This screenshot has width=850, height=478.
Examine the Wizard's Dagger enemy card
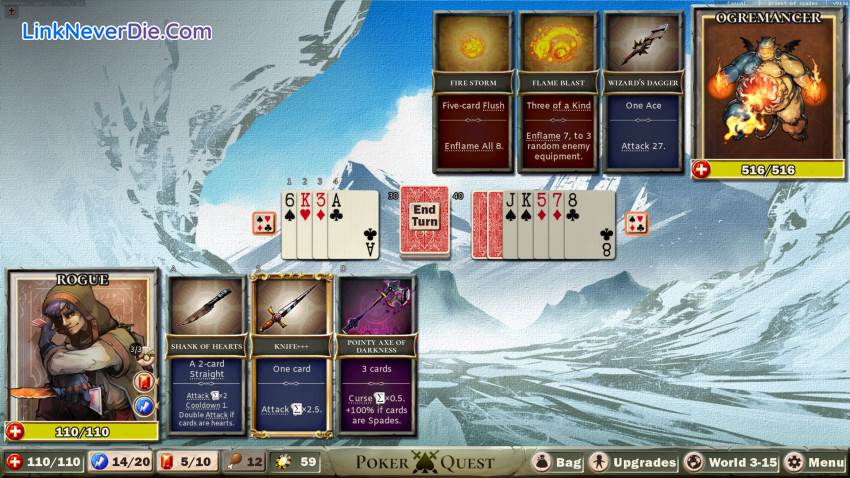pos(642,92)
